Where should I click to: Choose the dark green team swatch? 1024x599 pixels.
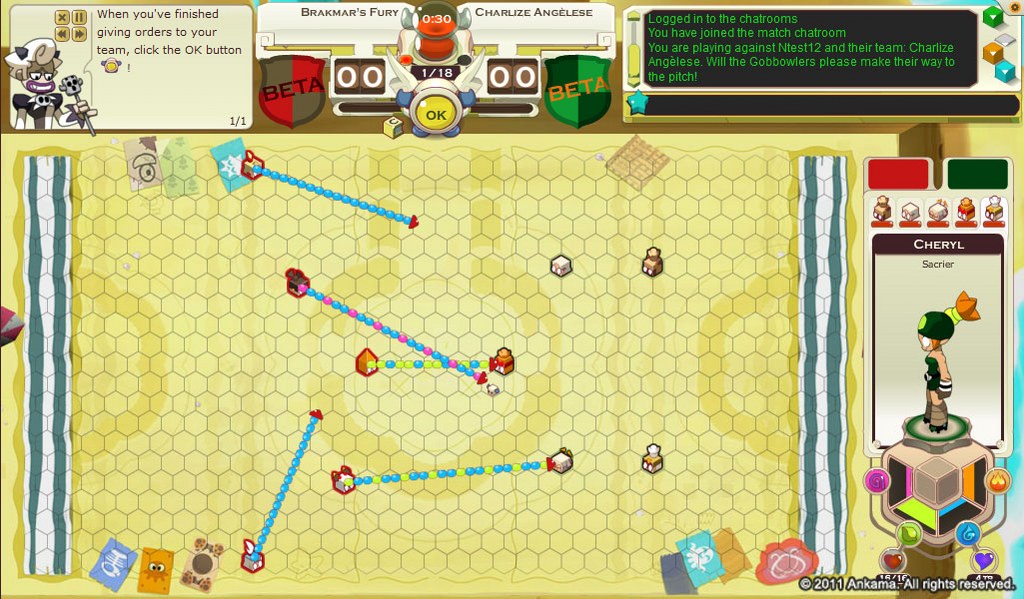click(x=977, y=173)
